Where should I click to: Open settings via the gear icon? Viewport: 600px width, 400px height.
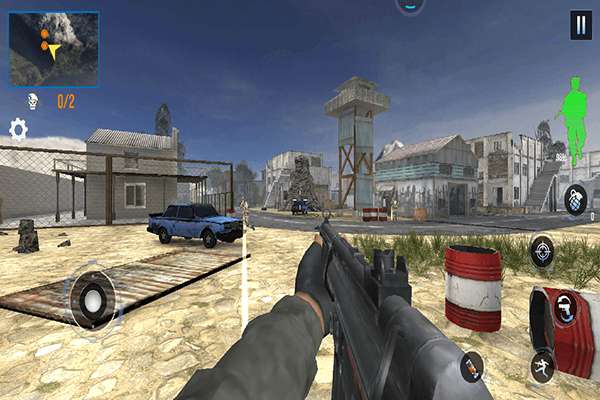point(18,129)
